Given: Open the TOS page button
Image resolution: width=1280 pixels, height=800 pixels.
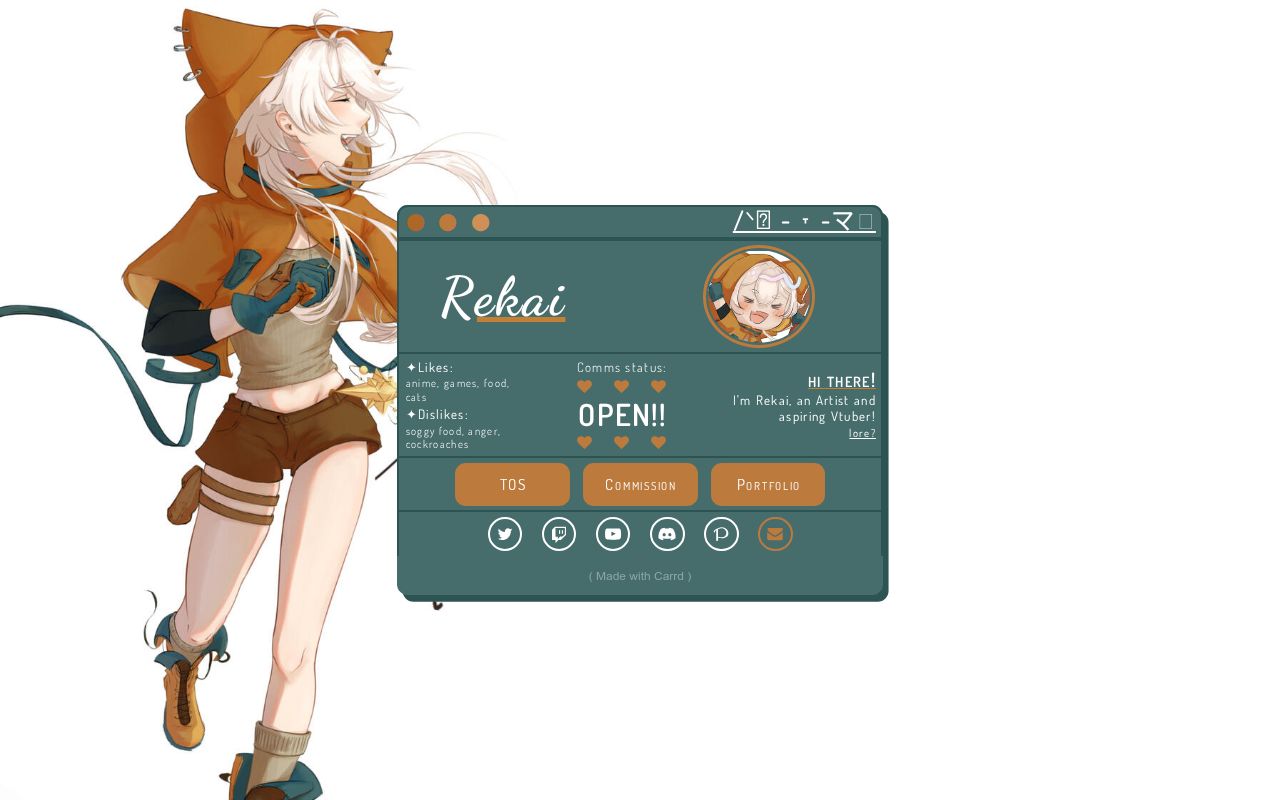Looking at the screenshot, I should click(x=512, y=484).
